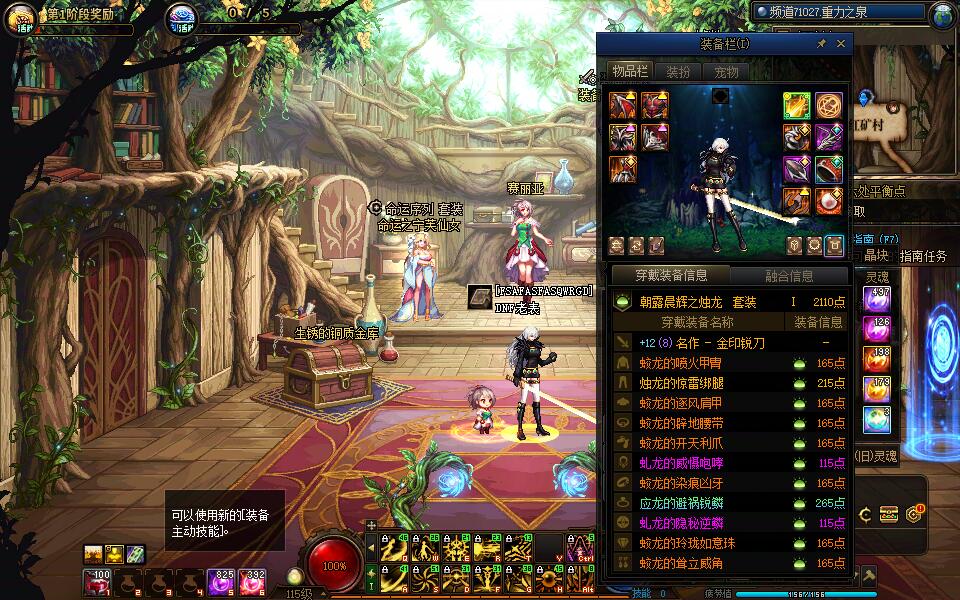Switch to the 融合信息 tab

pyautogui.click(x=789, y=276)
